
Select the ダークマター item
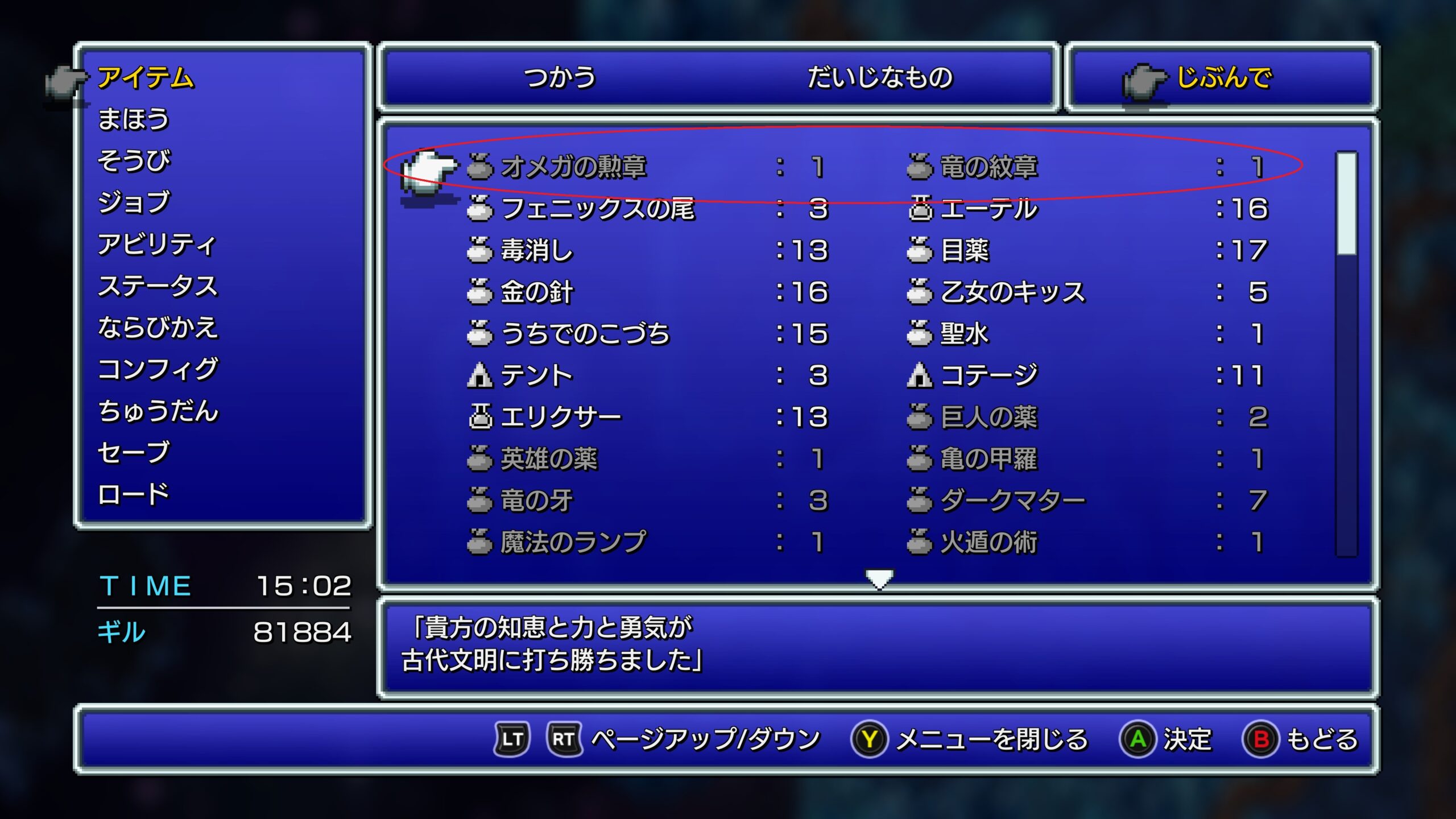[1012, 500]
